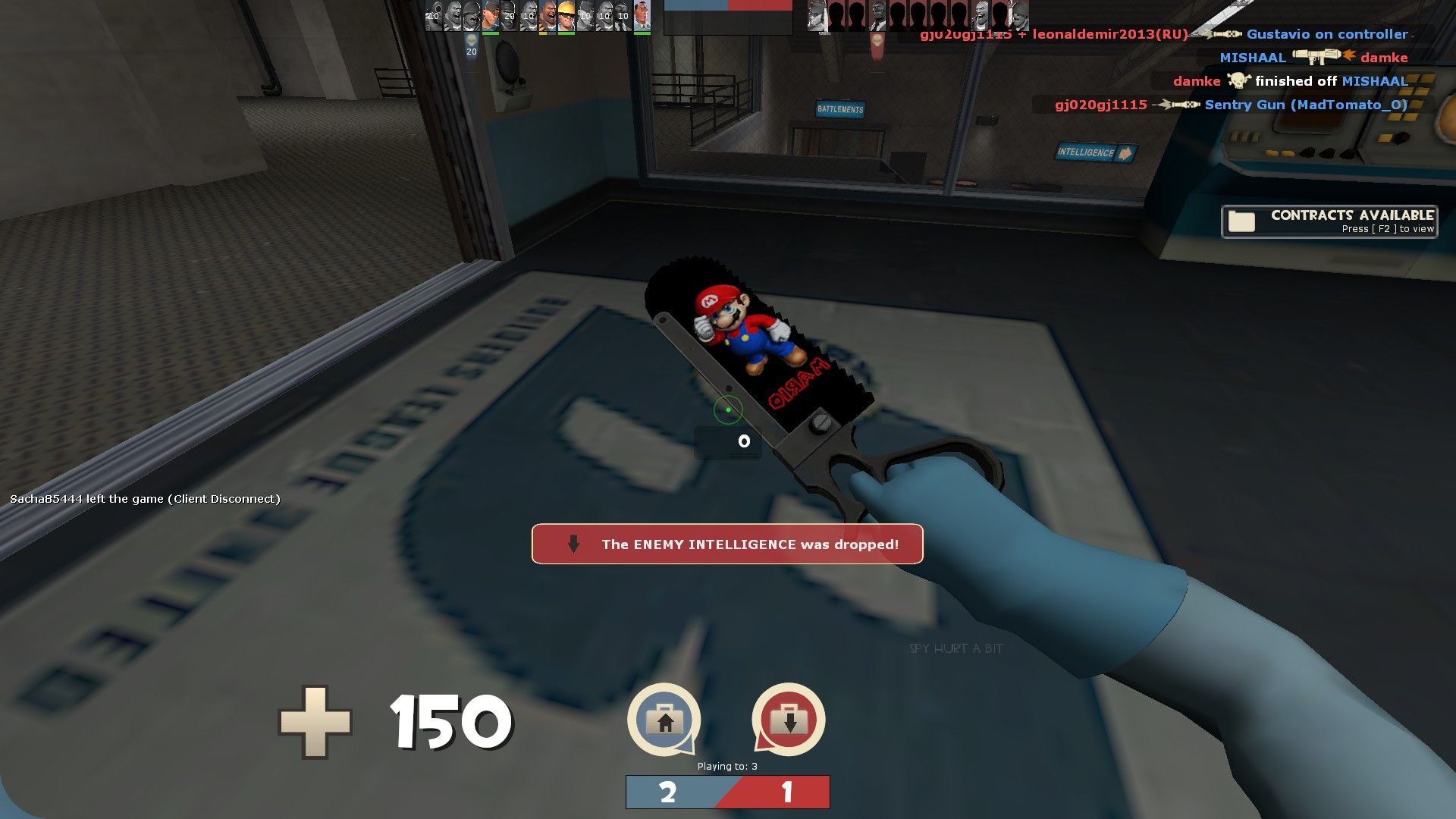
Task: Open the Contracts Available panel
Action: click(1328, 221)
